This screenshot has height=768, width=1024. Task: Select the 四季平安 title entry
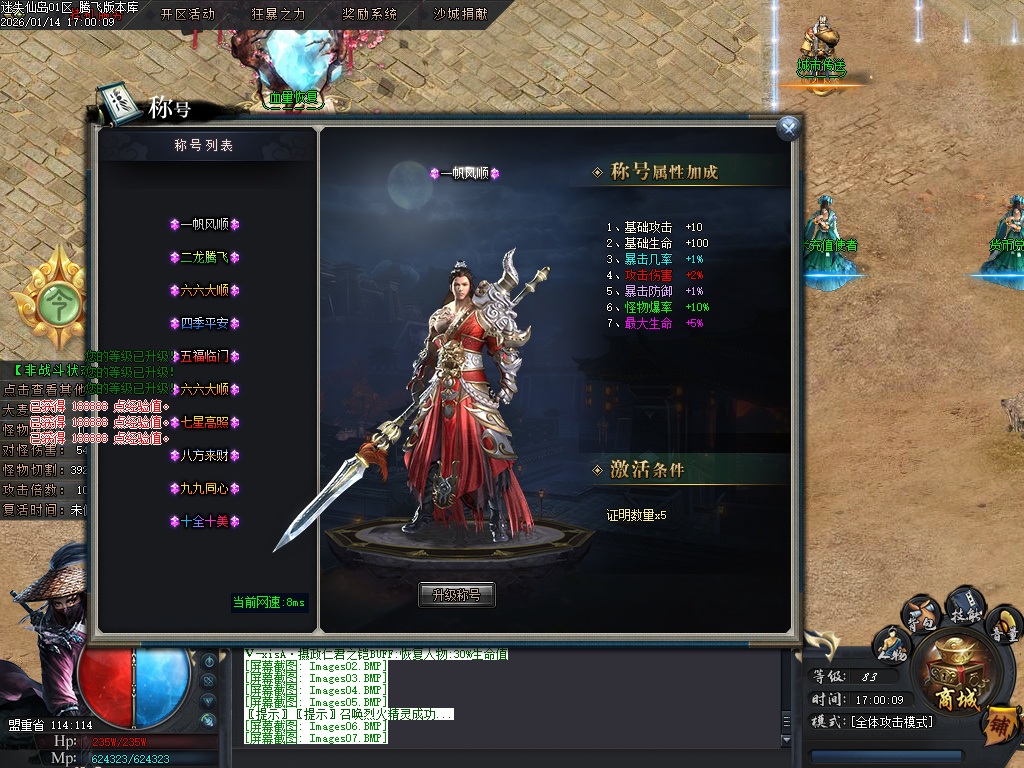[204, 324]
